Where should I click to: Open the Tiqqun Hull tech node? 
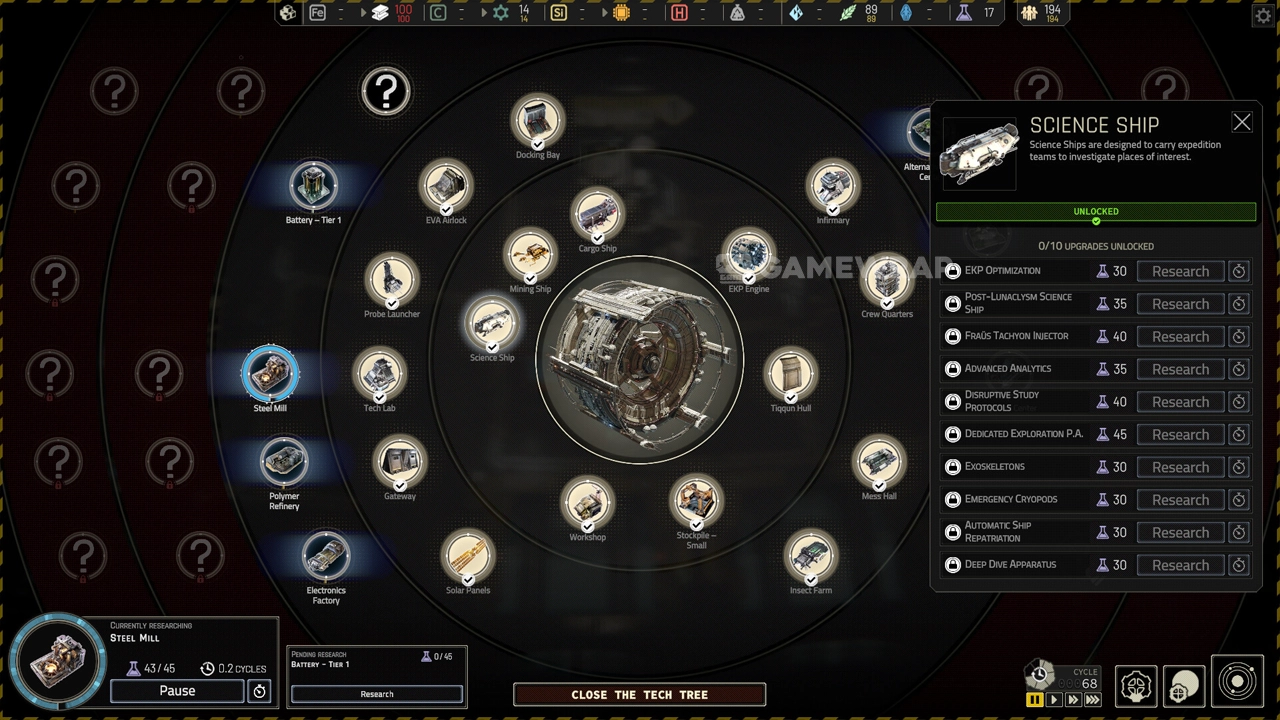791,373
